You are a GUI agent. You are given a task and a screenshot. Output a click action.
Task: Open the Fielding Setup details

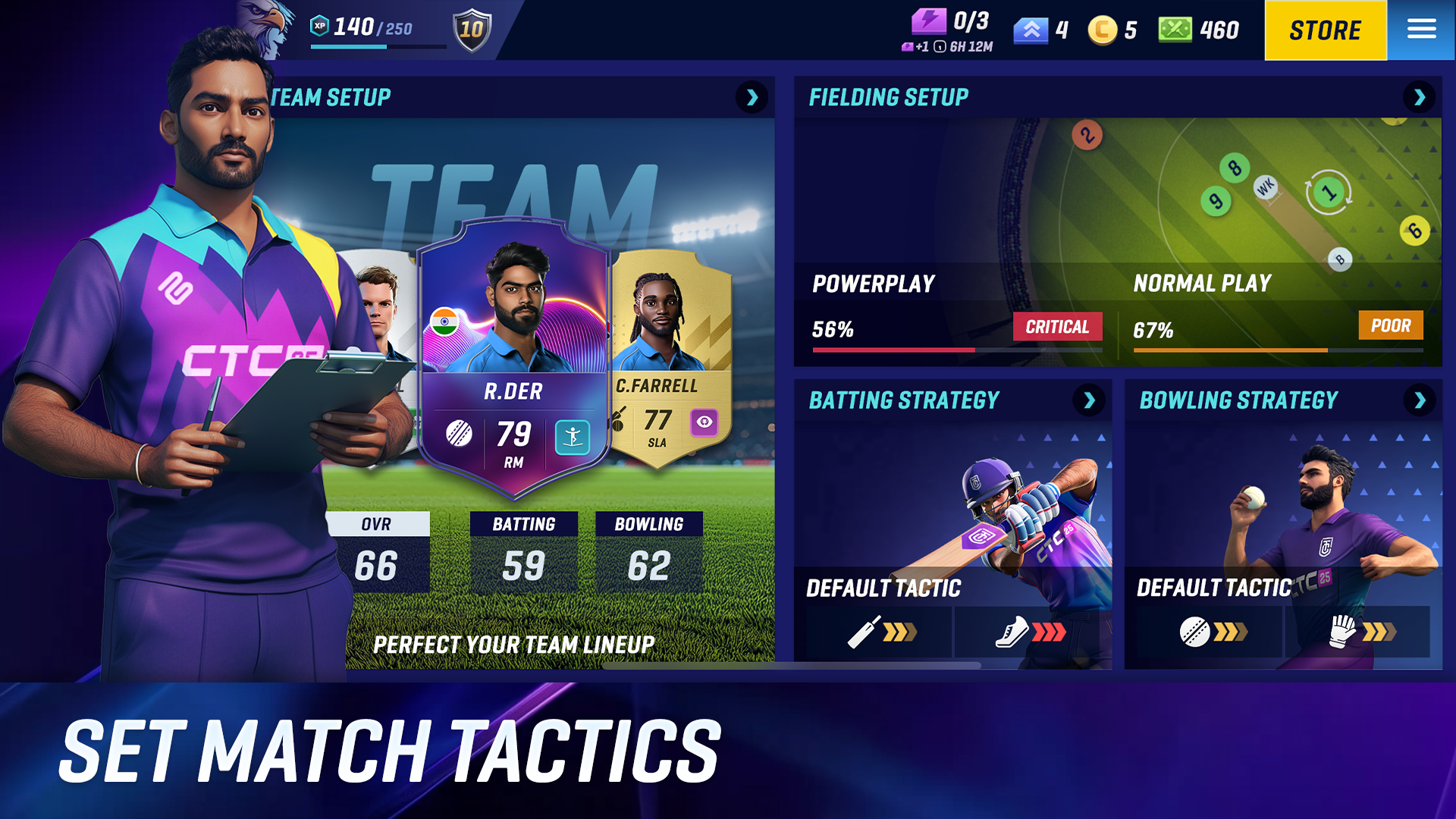point(1420,98)
